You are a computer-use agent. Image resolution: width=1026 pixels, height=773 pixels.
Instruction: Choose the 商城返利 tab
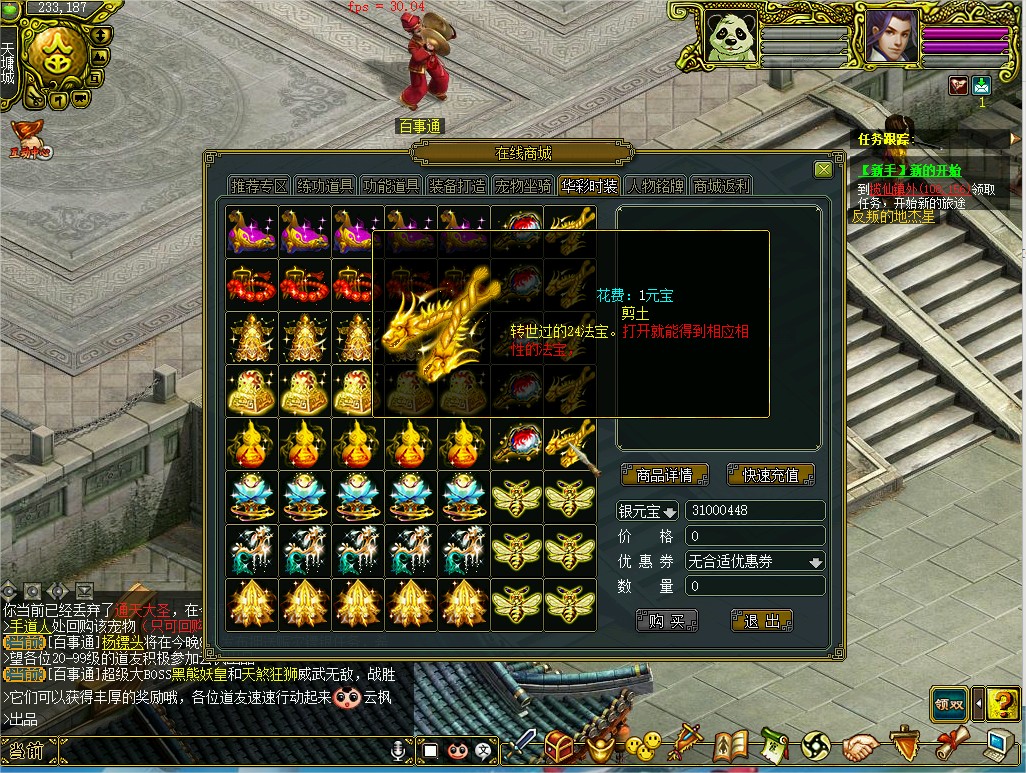pos(721,186)
